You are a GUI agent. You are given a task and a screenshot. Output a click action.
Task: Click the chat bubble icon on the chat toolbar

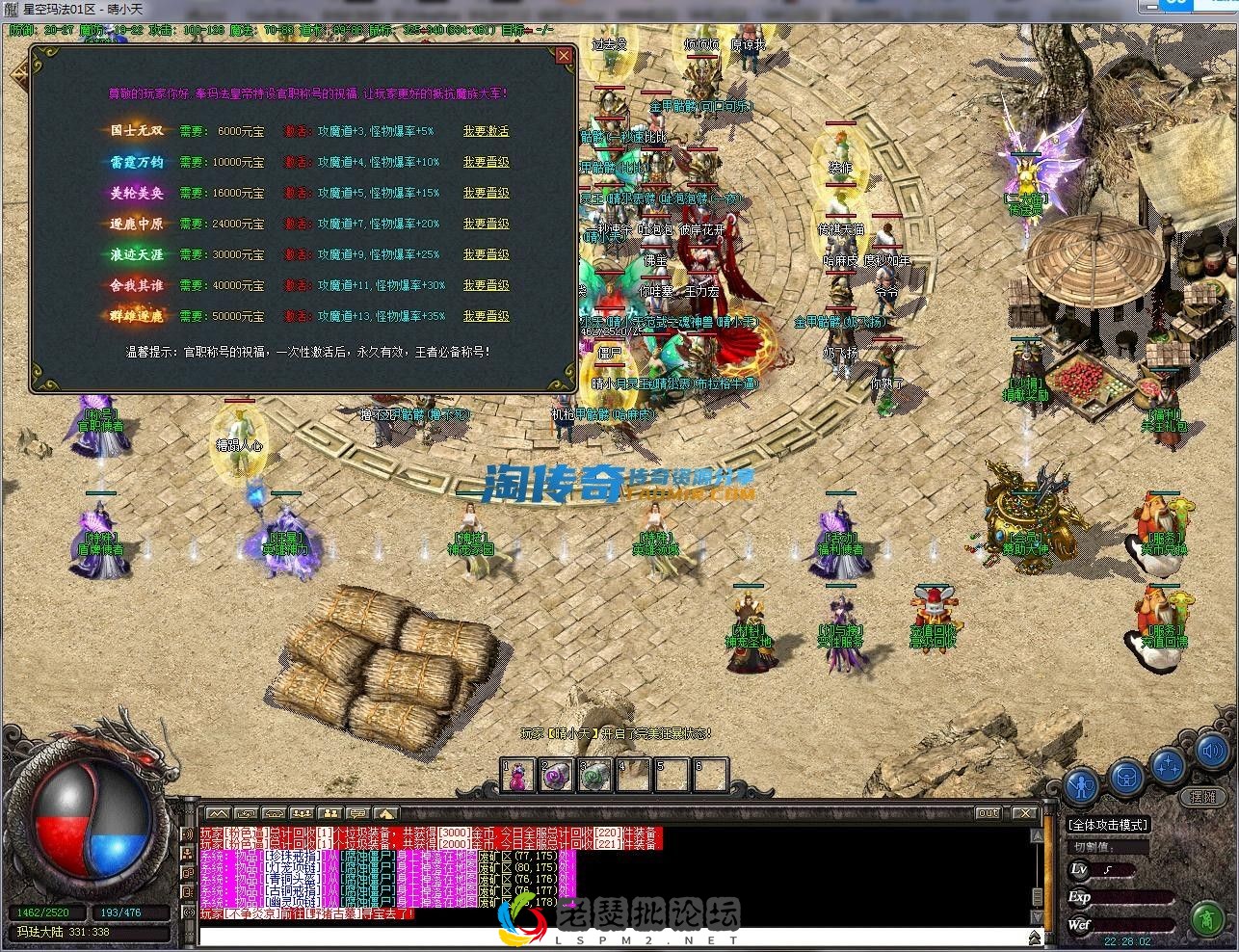click(357, 812)
